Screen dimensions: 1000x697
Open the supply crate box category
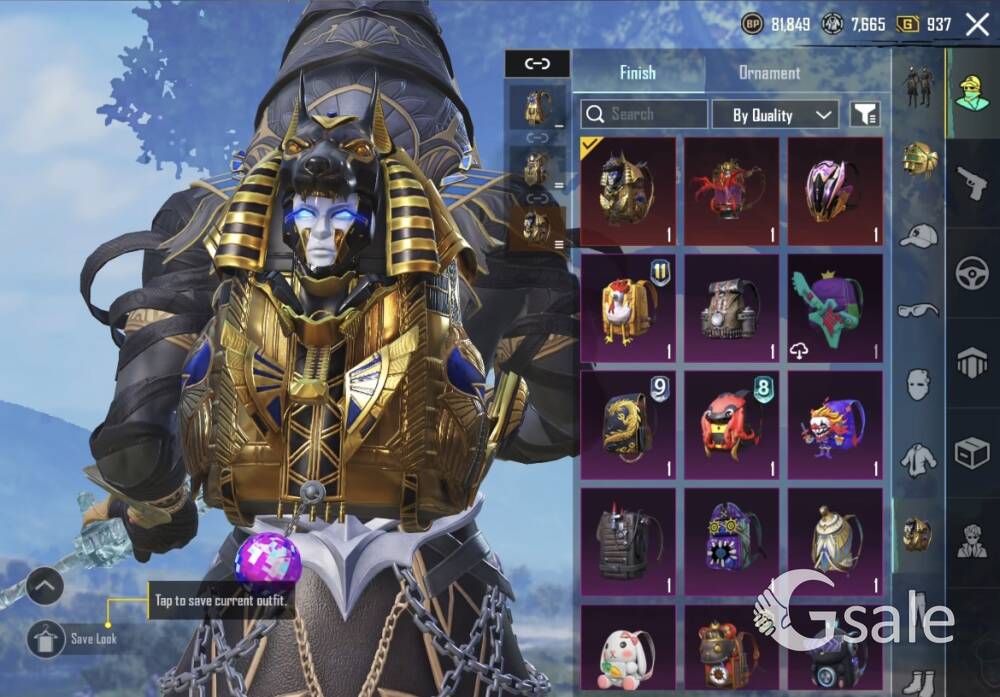971,453
